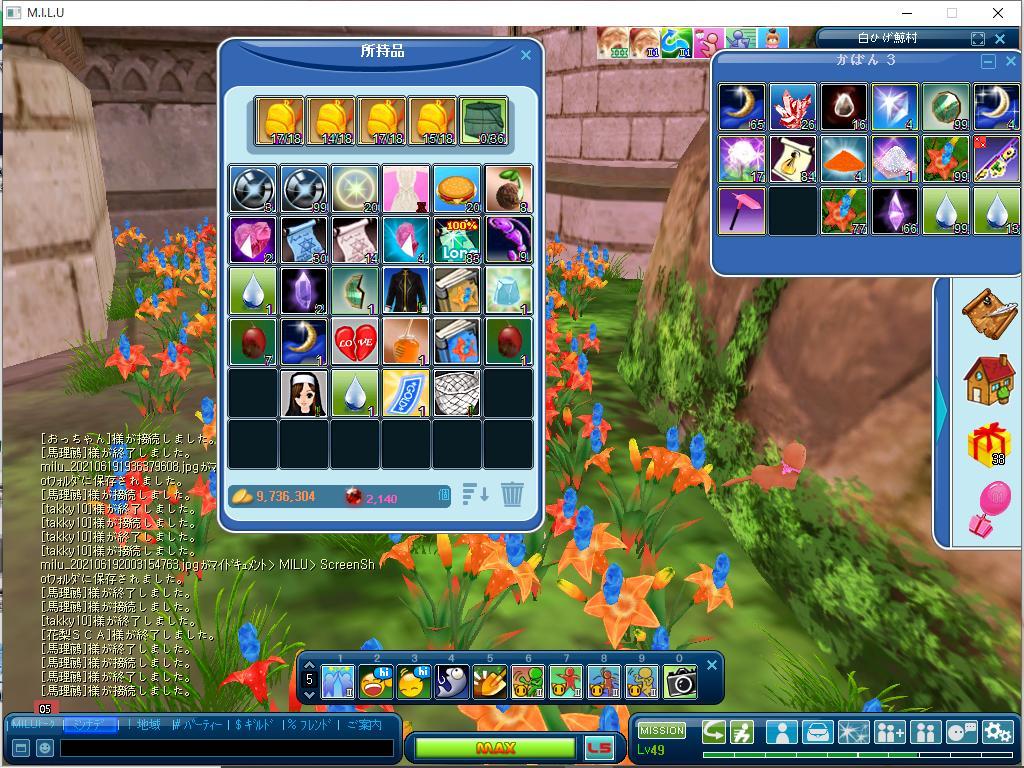This screenshot has height=768, width=1024.
Task: Open the MISSION panel
Action: click(662, 731)
